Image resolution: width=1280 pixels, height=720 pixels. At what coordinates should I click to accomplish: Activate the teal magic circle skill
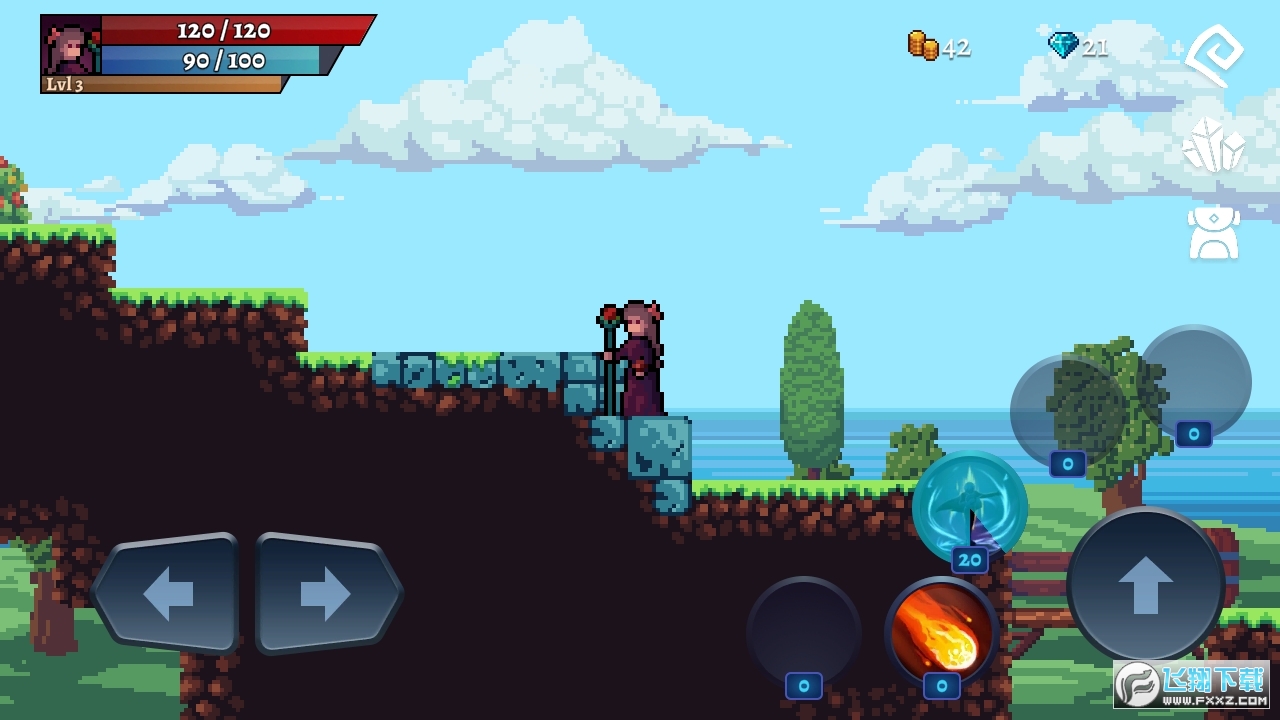coord(969,503)
